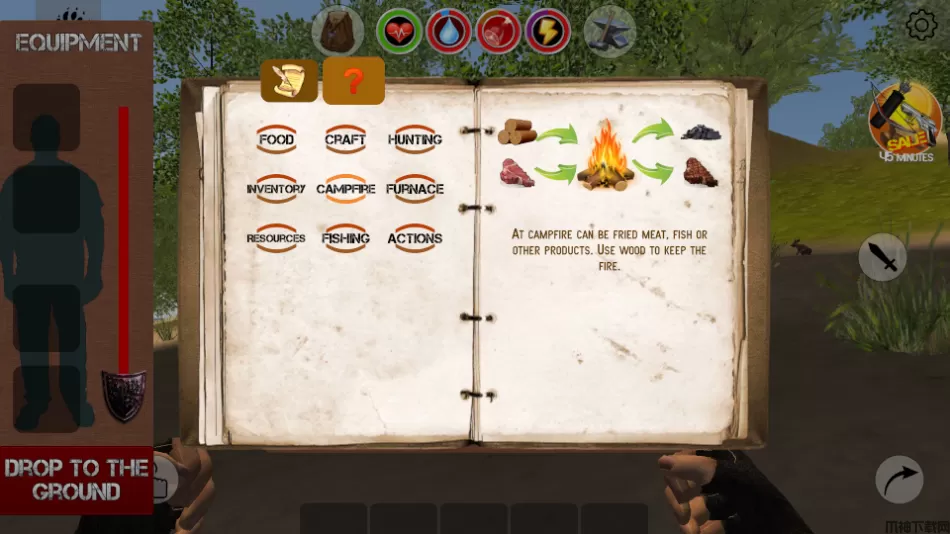Show the Inventory guide page
Screen dimensions: 950x534
[276, 189]
